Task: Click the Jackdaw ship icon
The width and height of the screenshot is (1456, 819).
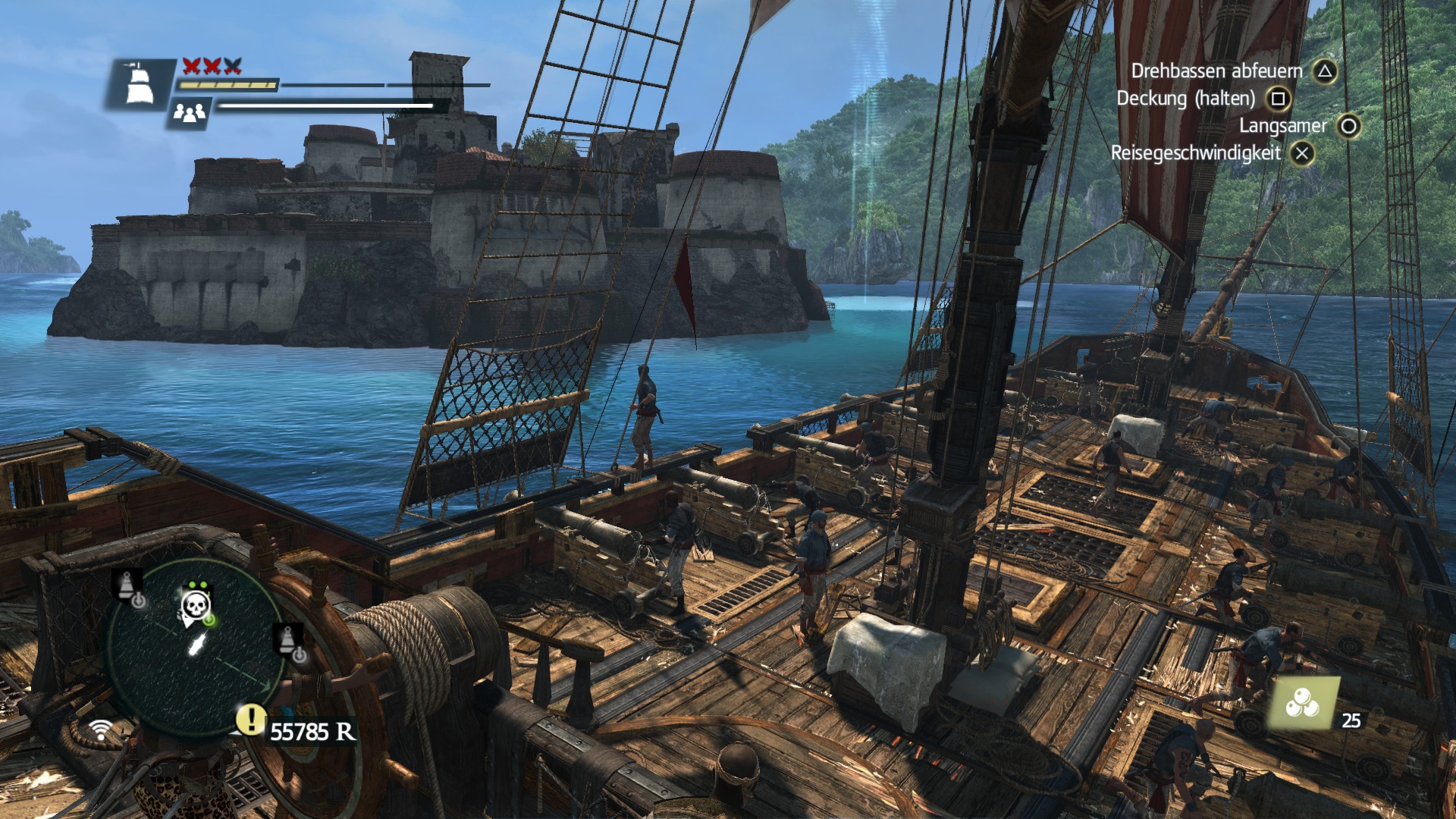Action: pos(140,84)
